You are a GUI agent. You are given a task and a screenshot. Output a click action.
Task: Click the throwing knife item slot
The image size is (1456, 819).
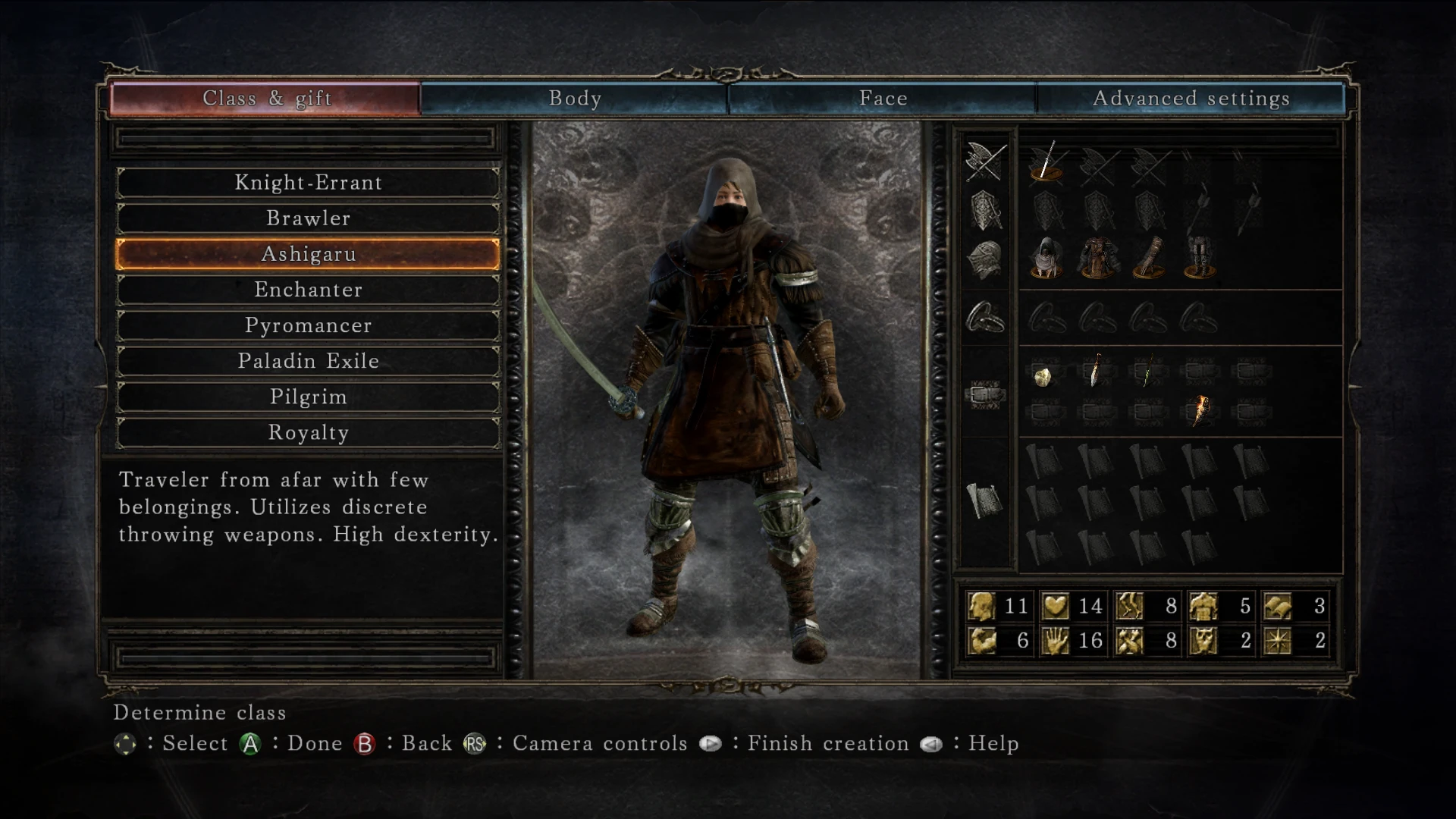1096,372
